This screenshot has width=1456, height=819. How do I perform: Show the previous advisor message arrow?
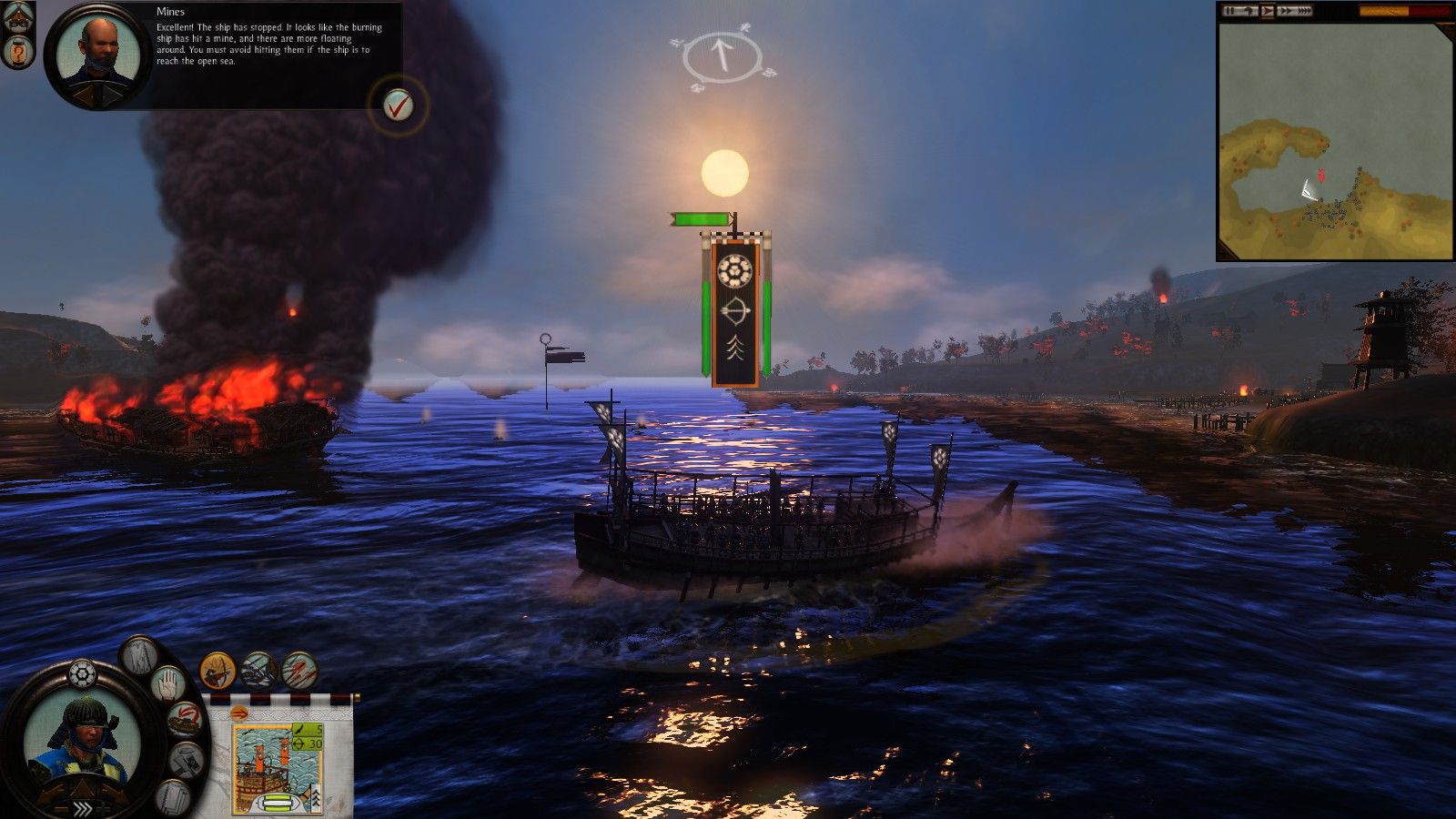84,94
